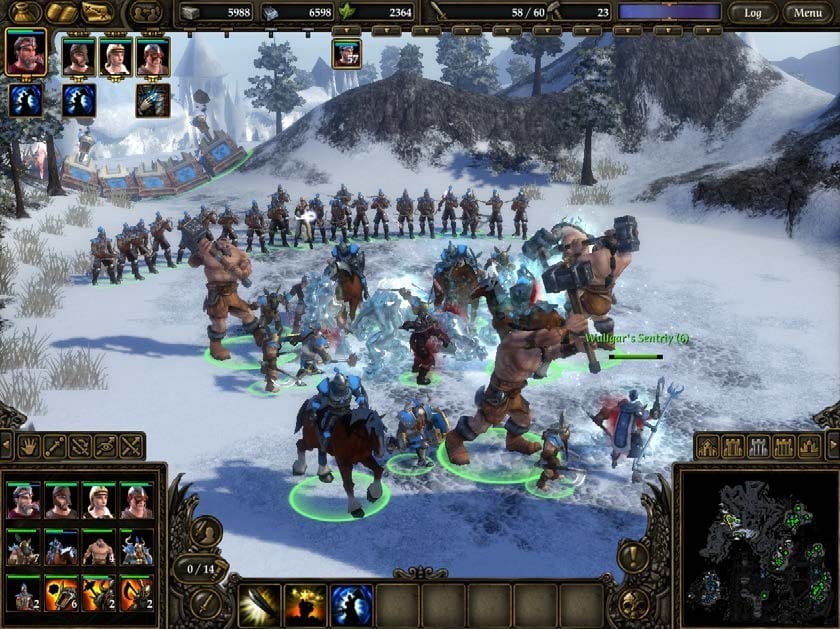Click the exclamation mark alert button
The width and height of the screenshot is (840, 629).
click(632, 557)
